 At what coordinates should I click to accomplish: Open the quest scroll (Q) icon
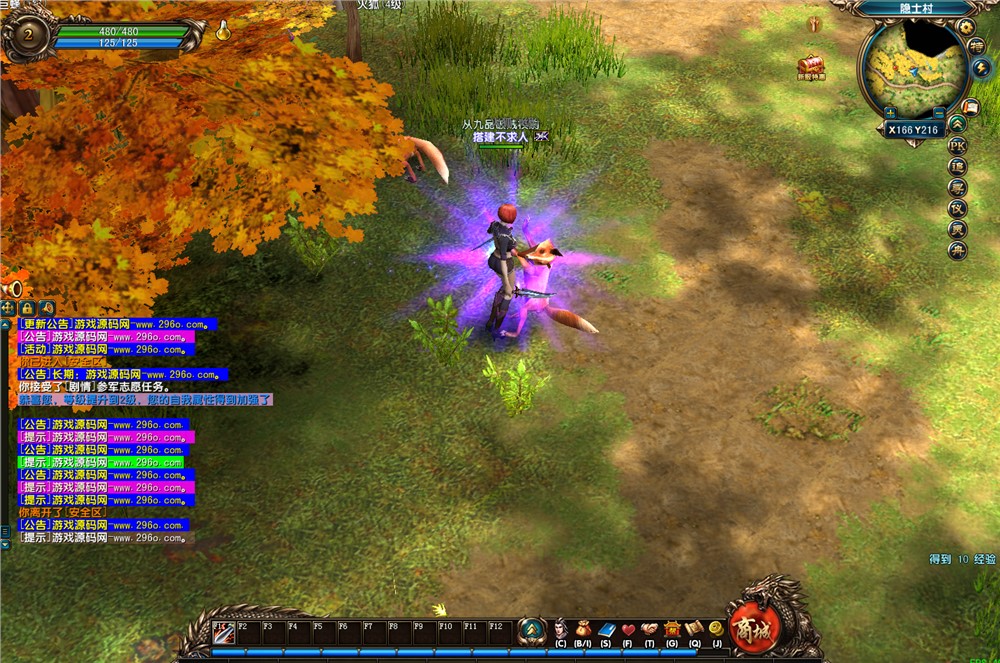tap(694, 630)
